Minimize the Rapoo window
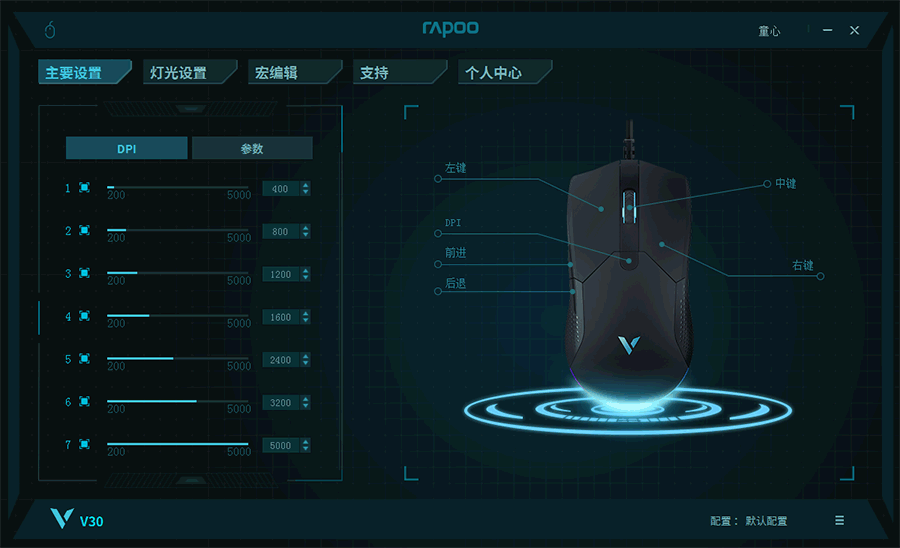This screenshot has height=548, width=900. 827,31
